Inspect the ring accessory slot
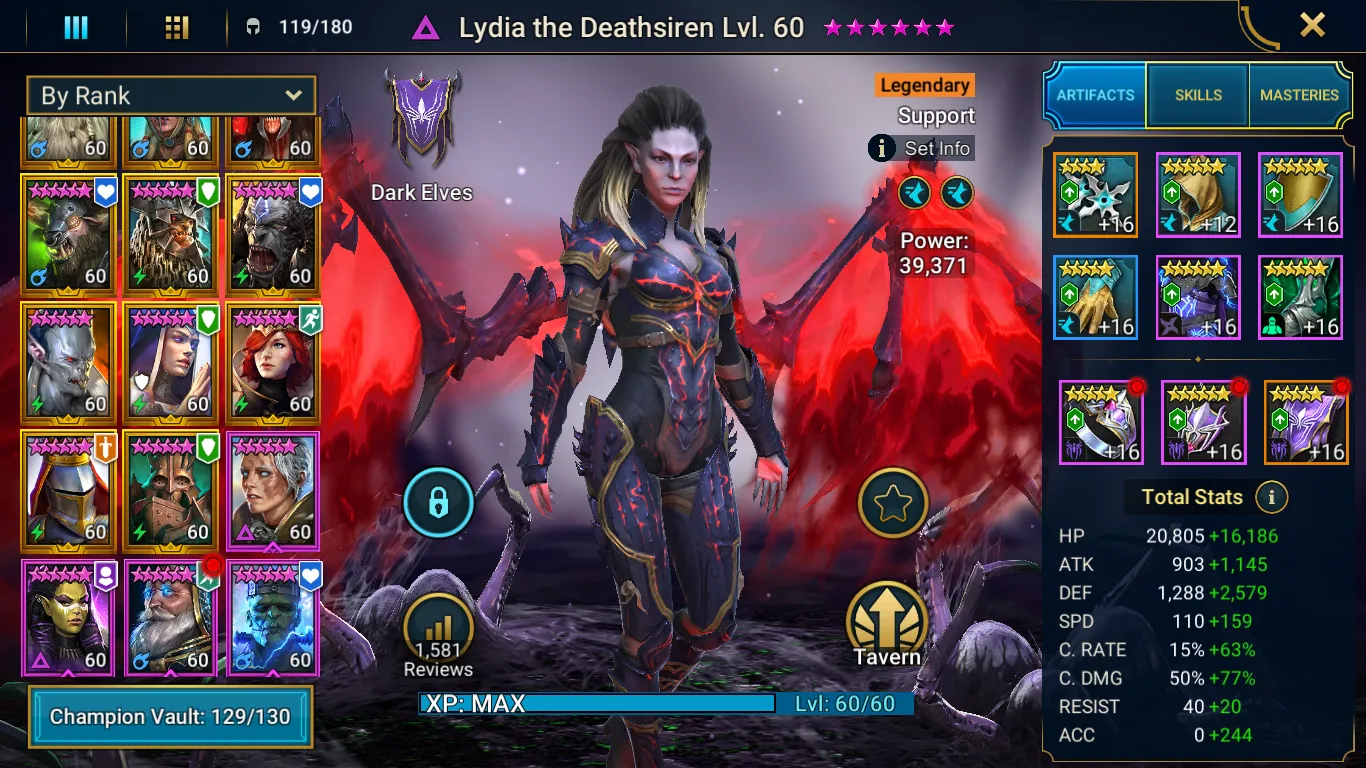Image resolution: width=1366 pixels, height=768 pixels. (1100, 422)
